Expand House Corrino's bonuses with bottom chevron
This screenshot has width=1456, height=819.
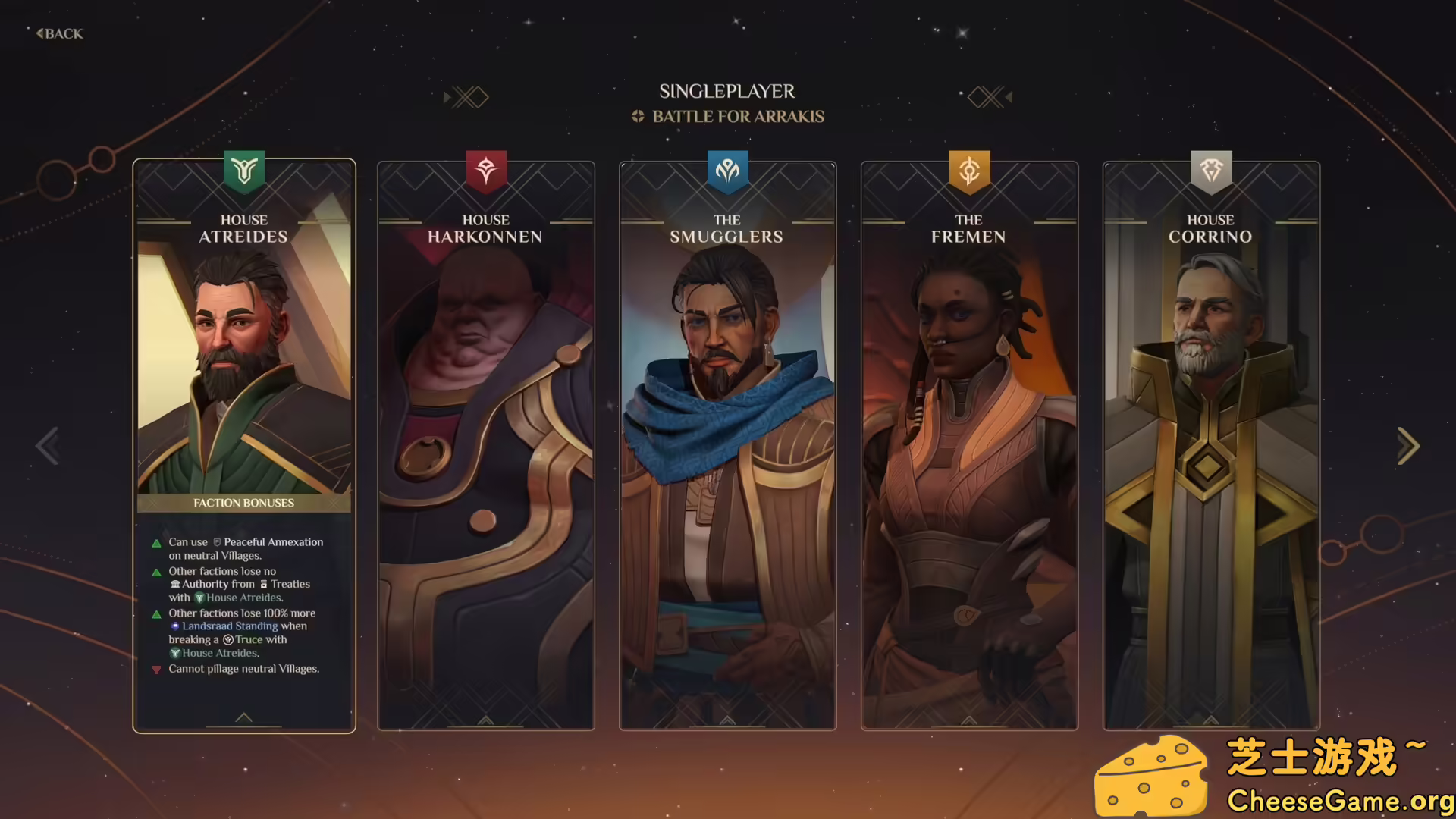coord(1211,720)
